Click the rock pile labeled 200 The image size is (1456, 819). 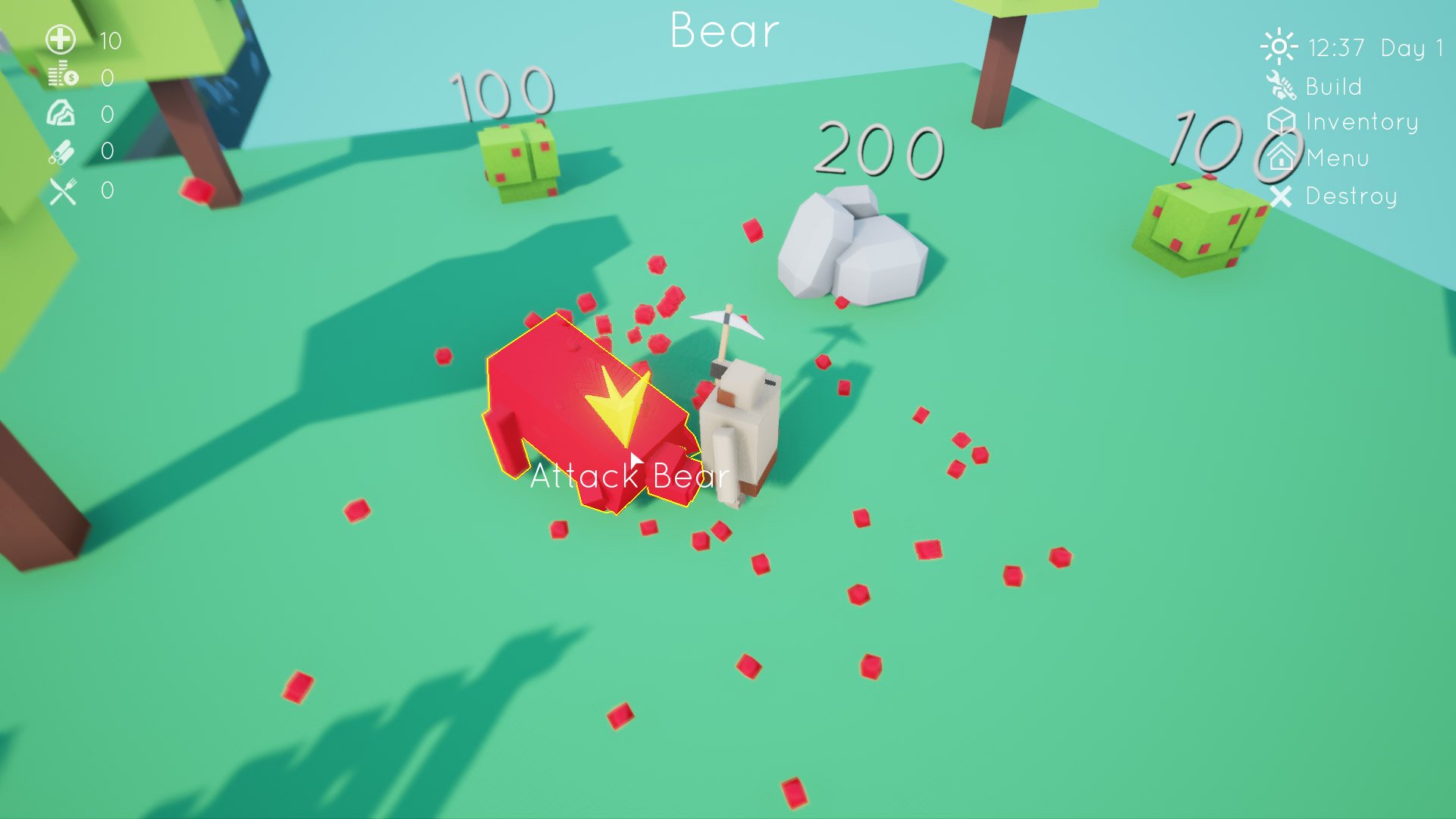point(853,250)
